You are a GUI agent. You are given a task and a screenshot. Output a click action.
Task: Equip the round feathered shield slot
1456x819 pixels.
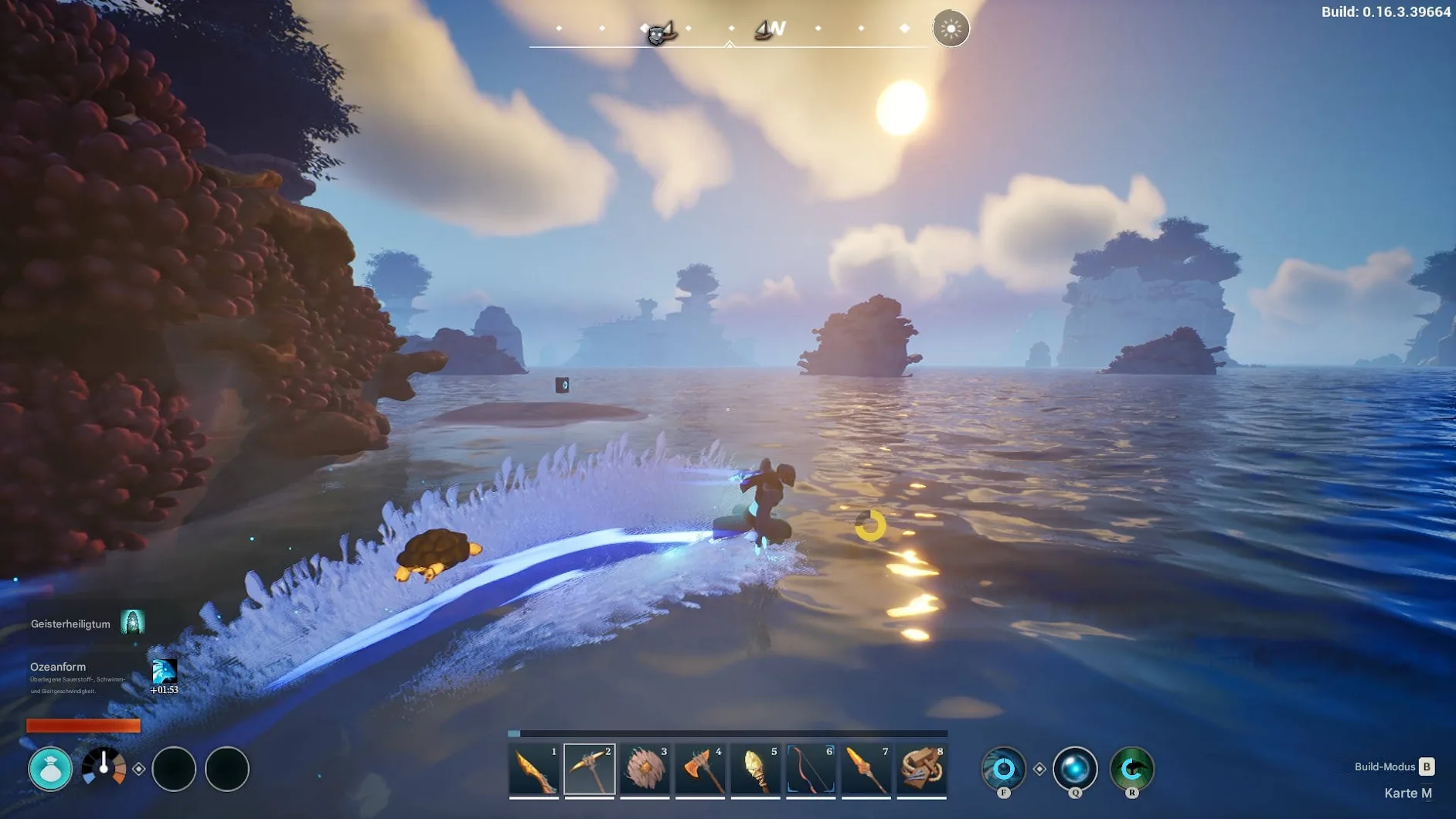coord(645,770)
